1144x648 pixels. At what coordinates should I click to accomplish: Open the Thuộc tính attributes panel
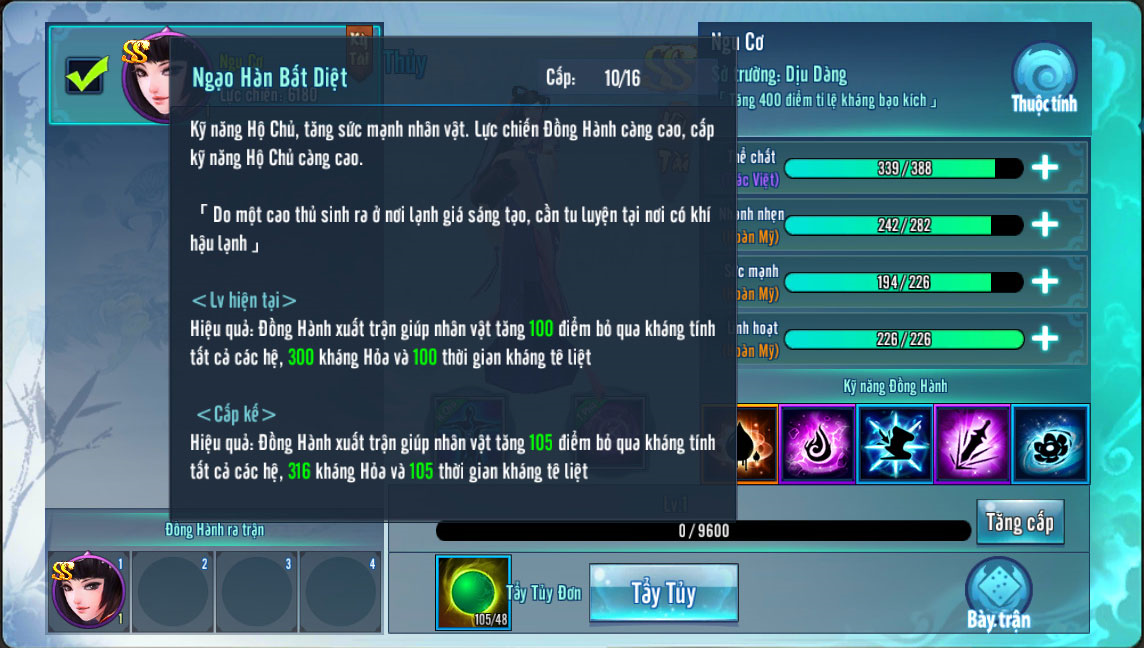(x=1044, y=78)
